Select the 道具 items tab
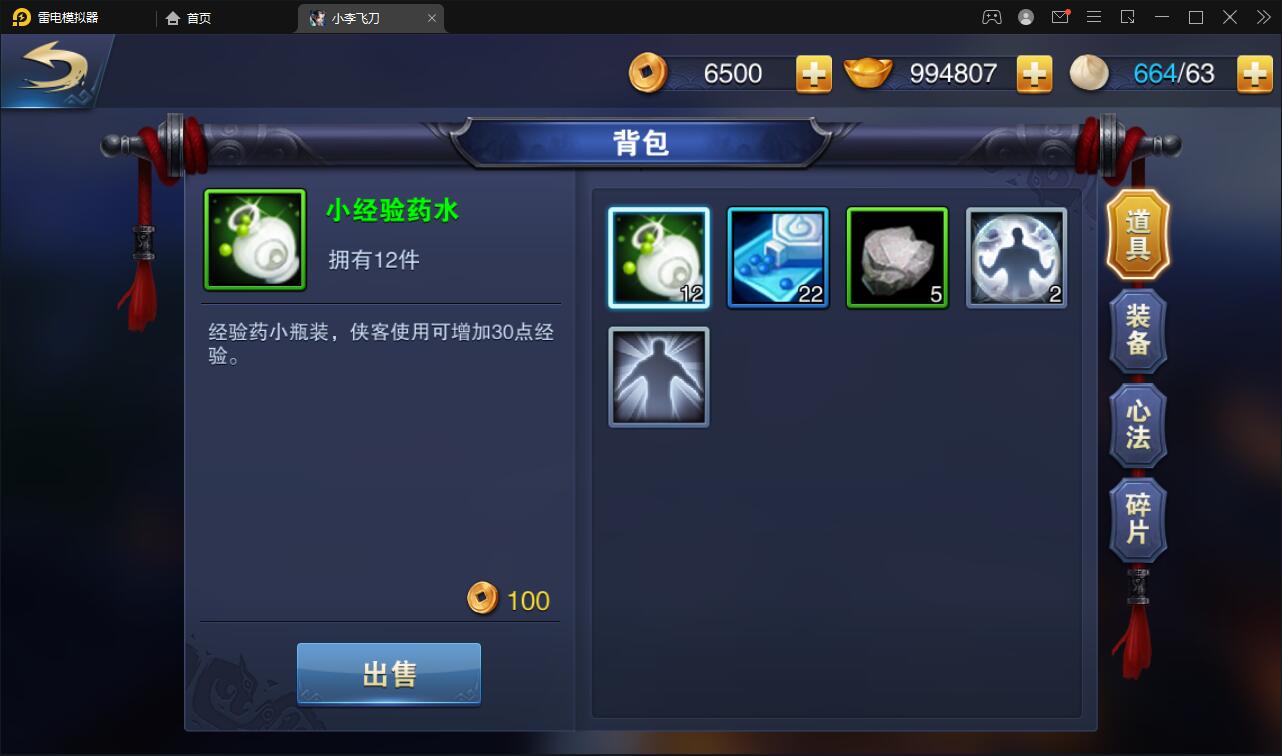1282x756 pixels. coord(1137,235)
